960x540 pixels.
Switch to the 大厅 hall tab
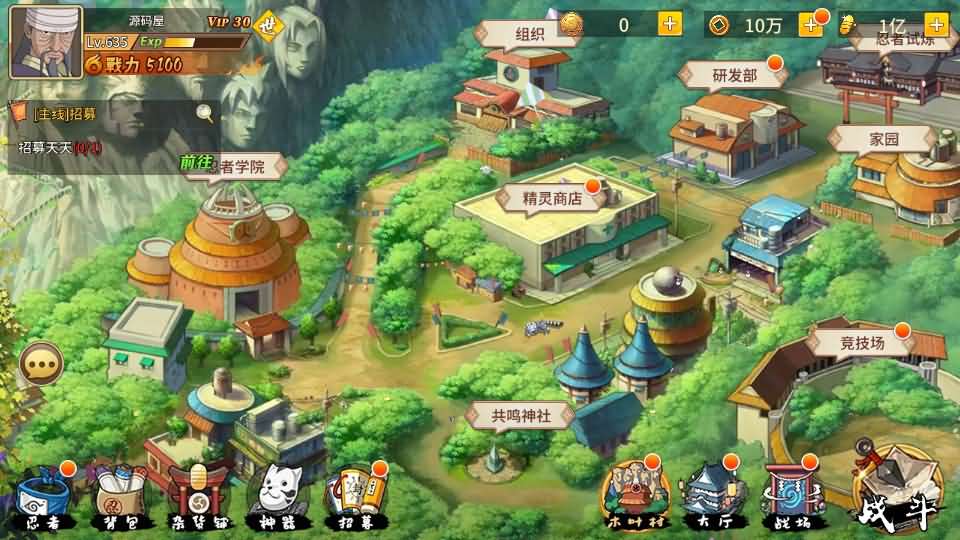coord(708,495)
